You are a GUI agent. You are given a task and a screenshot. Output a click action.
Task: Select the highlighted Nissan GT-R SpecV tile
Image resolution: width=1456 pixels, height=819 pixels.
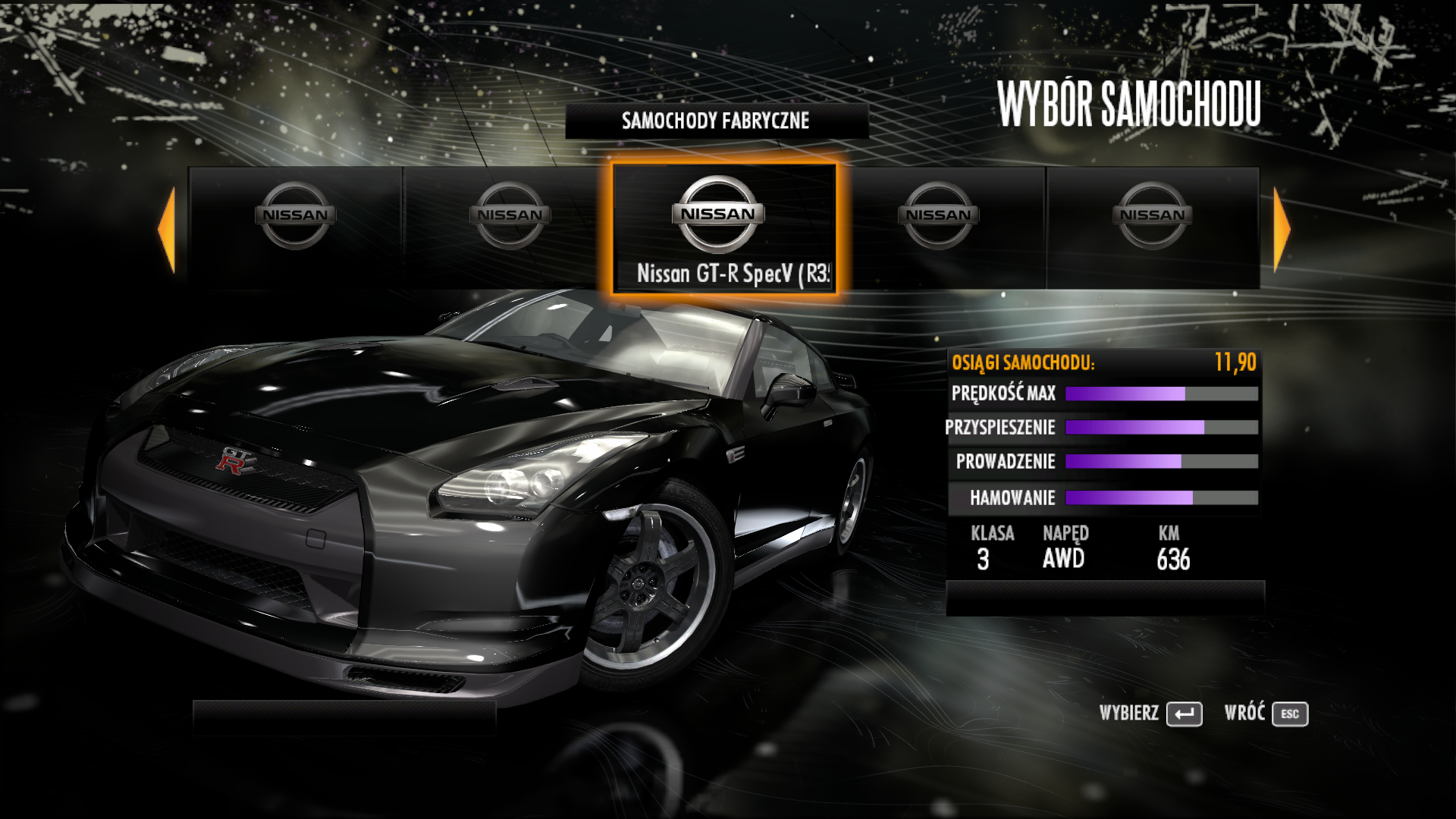tap(724, 228)
